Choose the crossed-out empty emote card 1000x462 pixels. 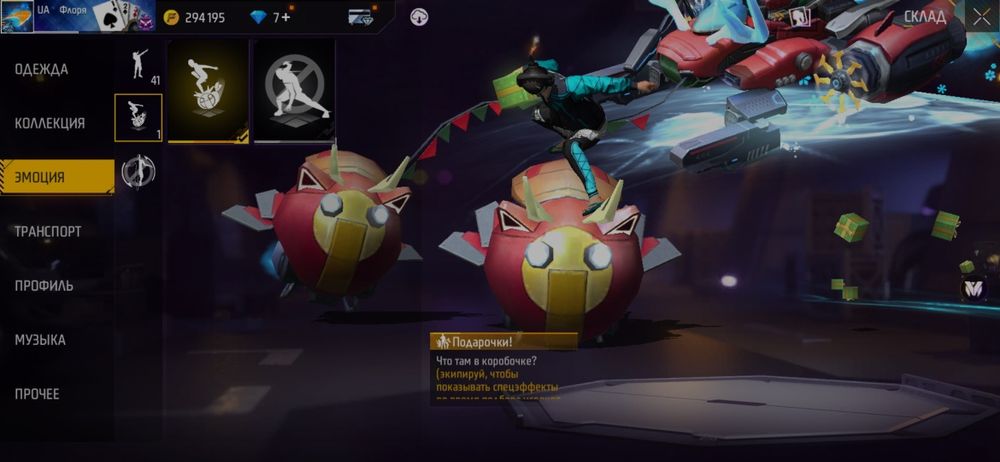(293, 91)
